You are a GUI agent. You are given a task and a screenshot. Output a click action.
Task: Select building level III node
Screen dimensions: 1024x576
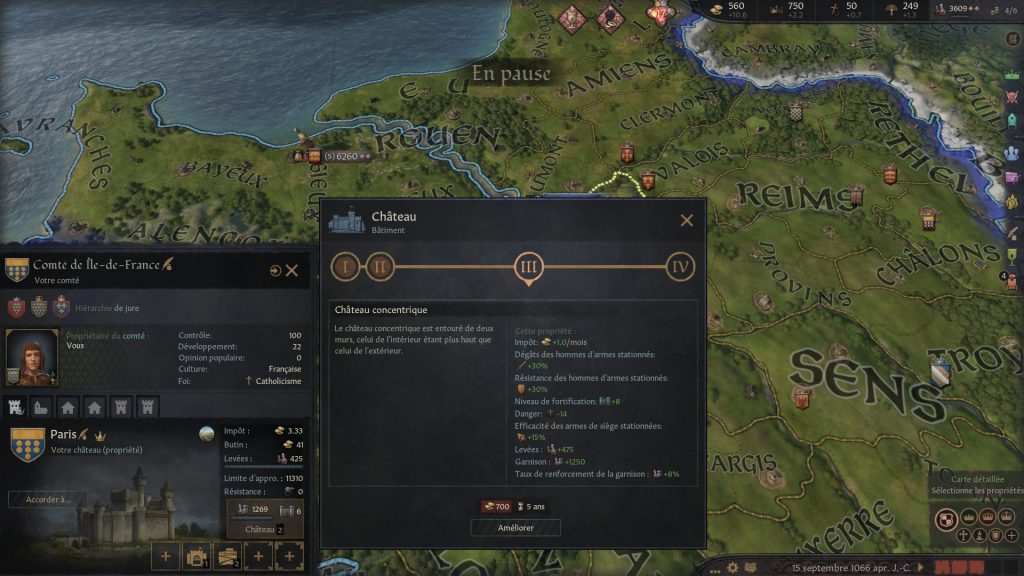coord(529,267)
